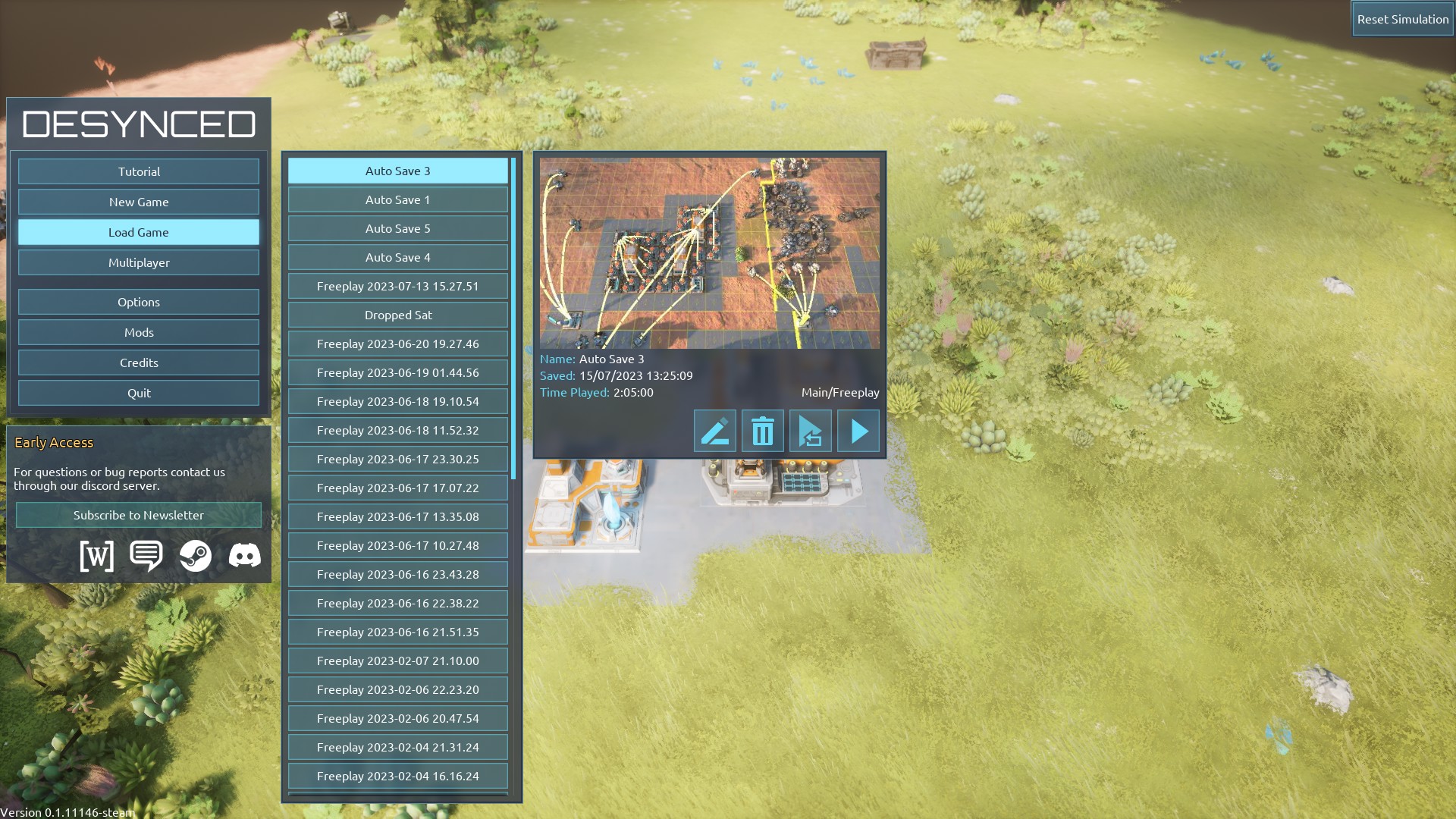The height and width of the screenshot is (819, 1456).
Task: Start a New Game
Action: [x=139, y=202]
